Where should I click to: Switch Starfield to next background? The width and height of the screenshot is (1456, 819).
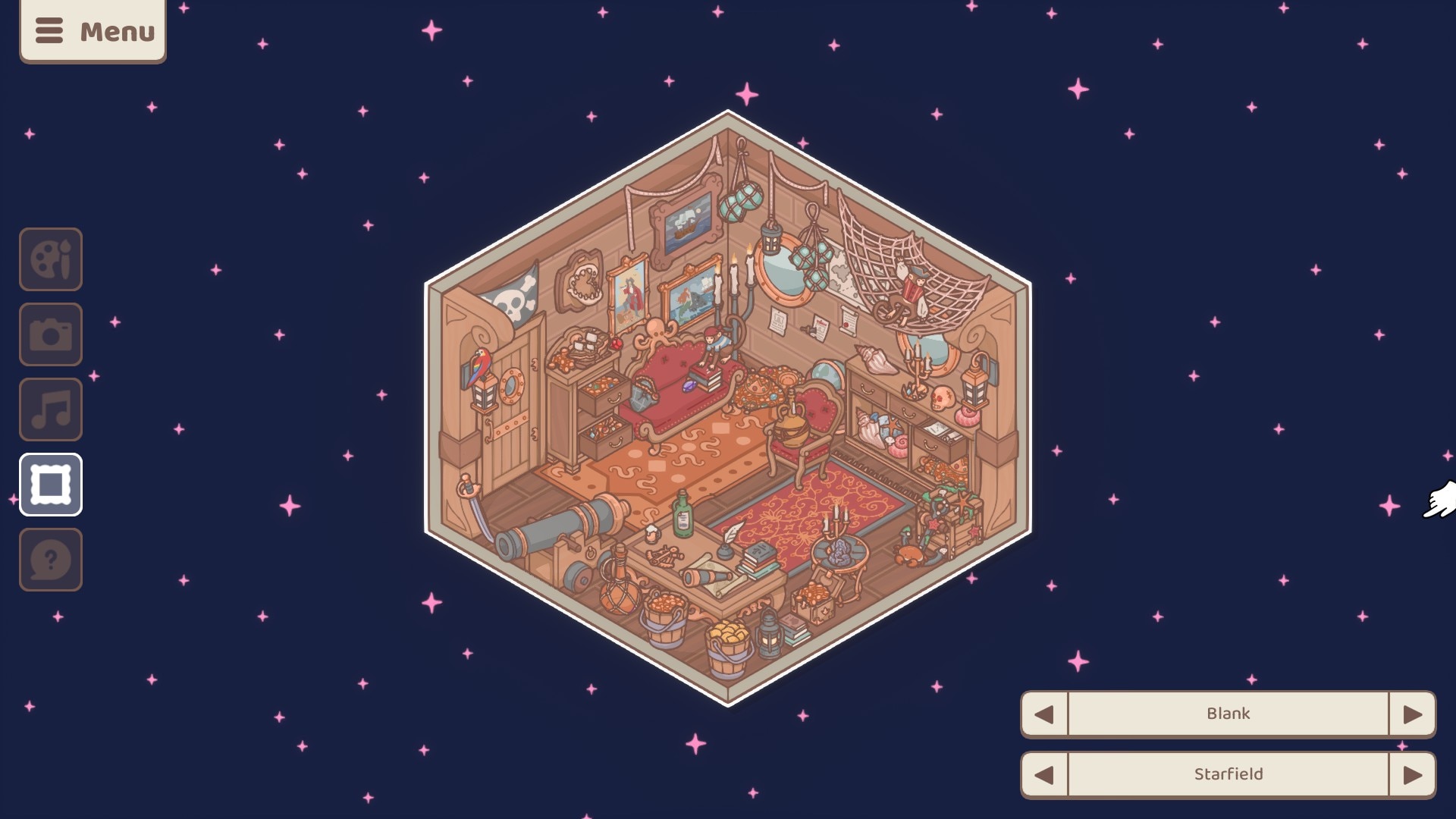tap(1412, 774)
